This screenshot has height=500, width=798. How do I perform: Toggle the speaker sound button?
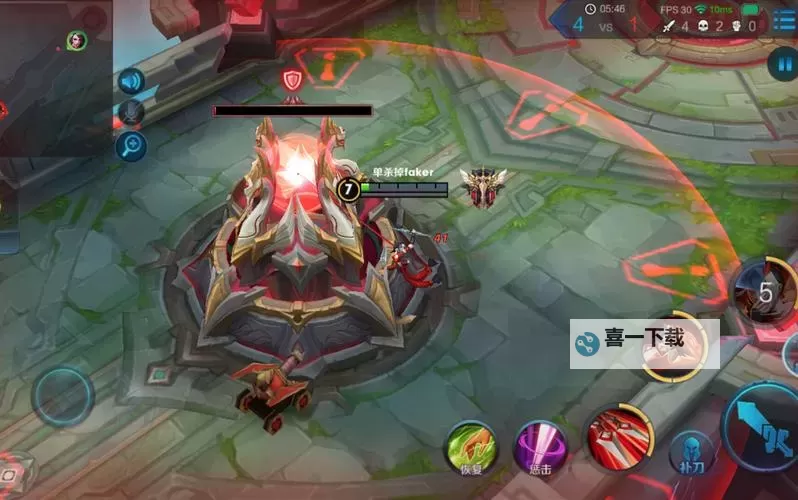tap(131, 81)
